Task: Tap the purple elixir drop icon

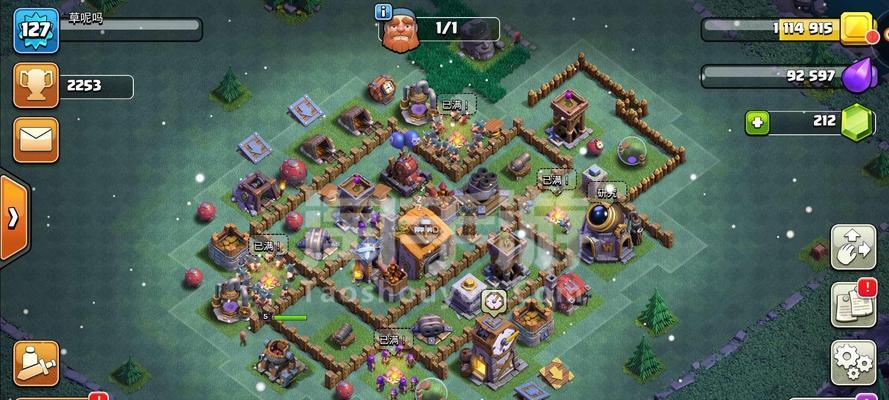Action: 859,76
